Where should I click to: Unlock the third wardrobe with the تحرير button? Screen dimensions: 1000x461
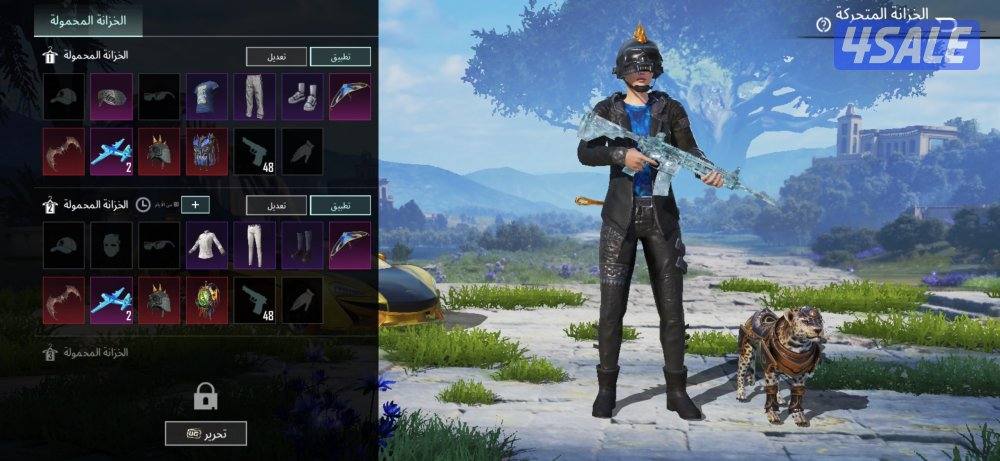pos(205,433)
